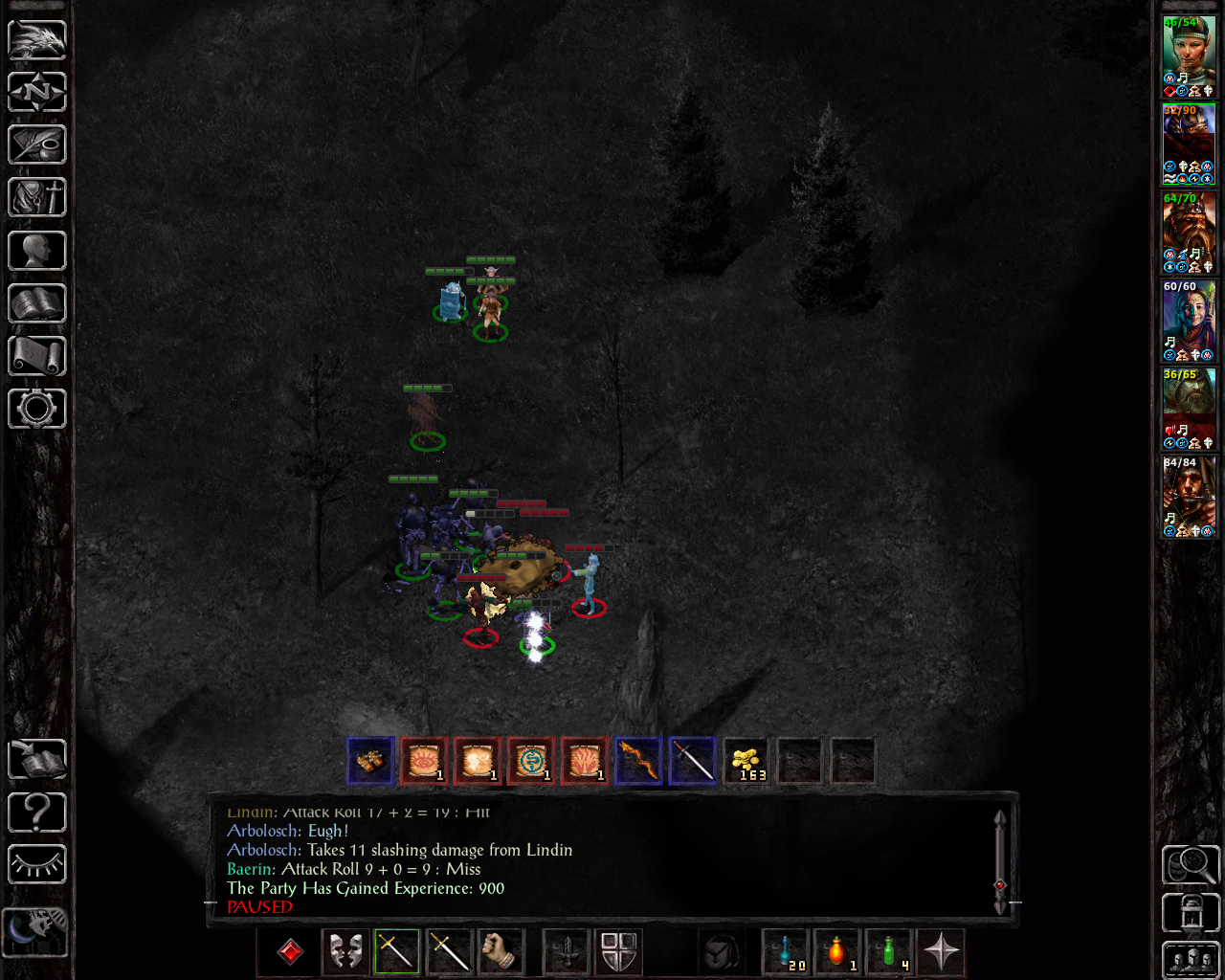1225x980 pixels.
Task: Click the question mark help button
Action: click(37, 813)
